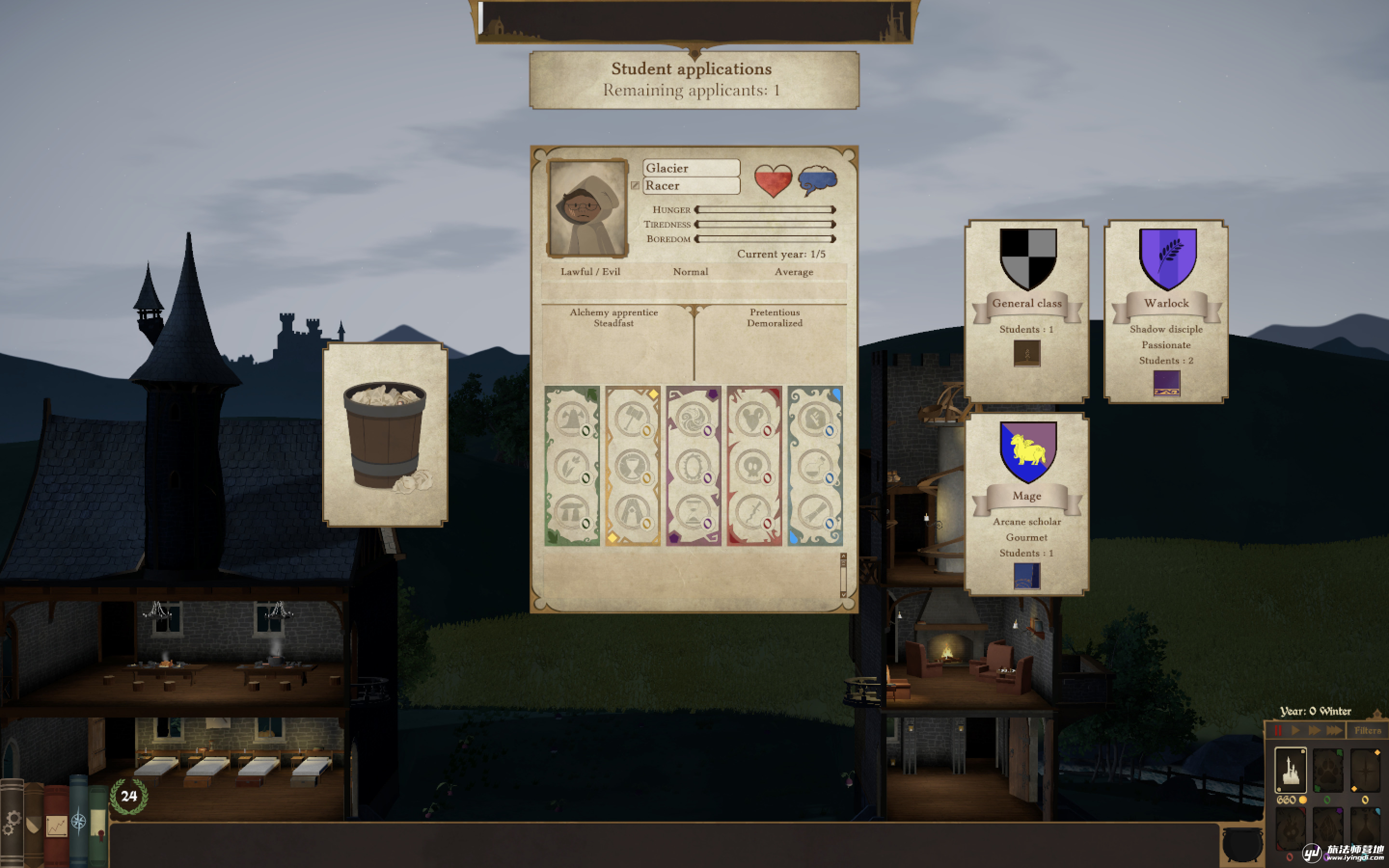1389x868 pixels.
Task: Select the castle tower build card
Action: tap(1290, 770)
